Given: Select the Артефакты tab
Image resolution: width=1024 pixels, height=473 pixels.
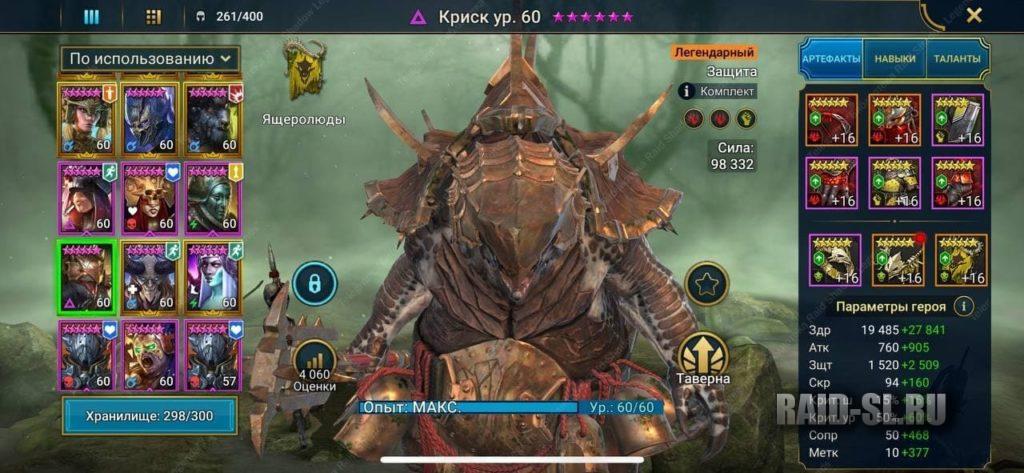Looking at the screenshot, I should 831,59.
